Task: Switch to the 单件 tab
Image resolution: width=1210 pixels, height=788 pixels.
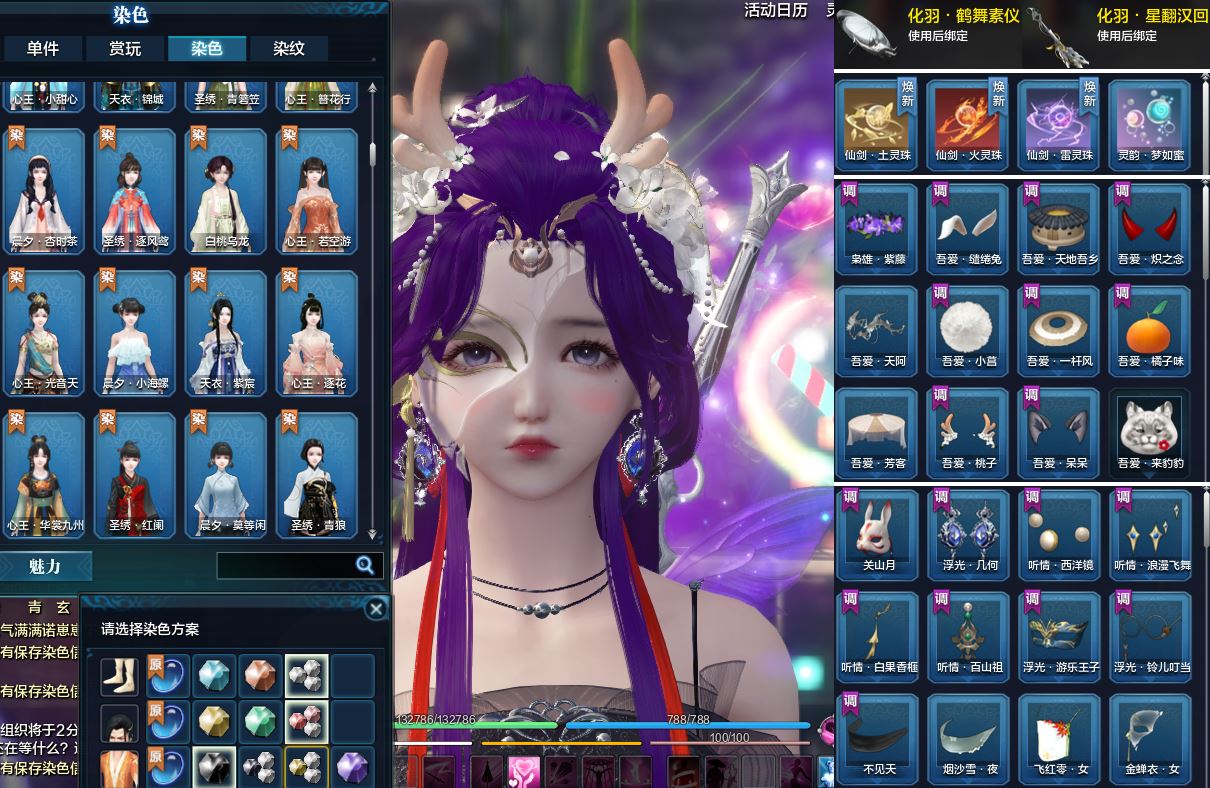Action: pos(43,49)
